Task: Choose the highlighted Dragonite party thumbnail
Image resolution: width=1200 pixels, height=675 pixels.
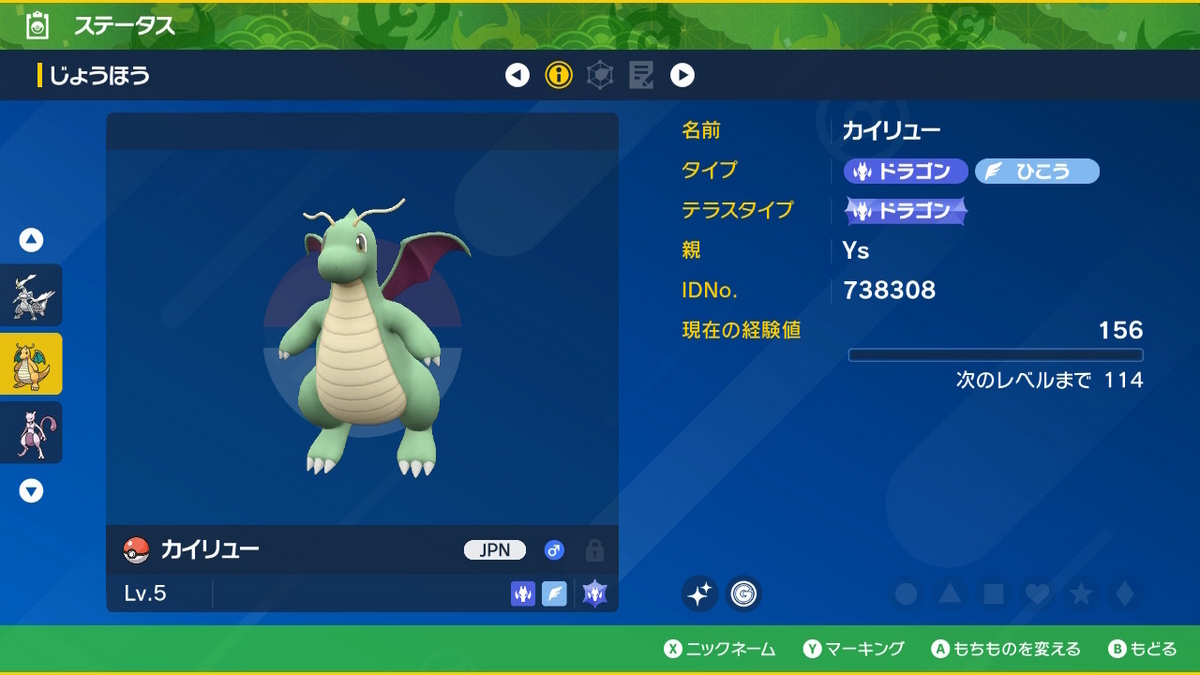Action: [x=31, y=364]
